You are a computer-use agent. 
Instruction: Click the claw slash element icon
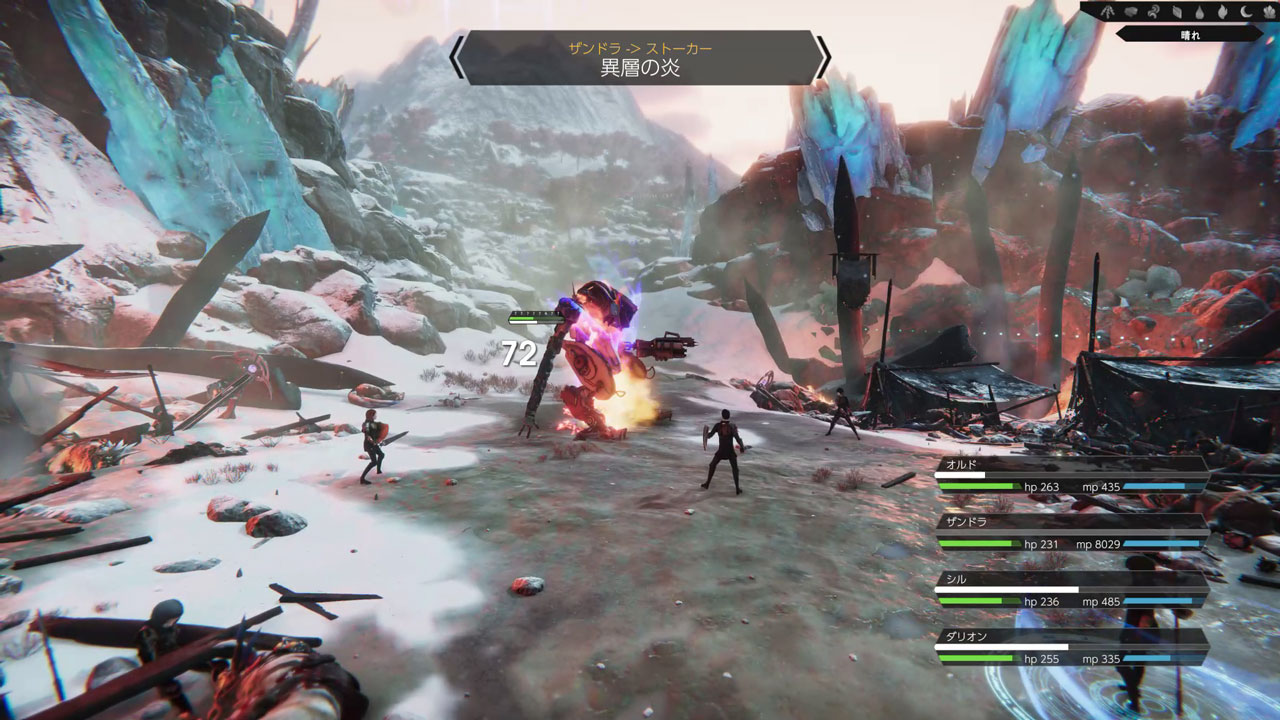pyautogui.click(x=1107, y=12)
